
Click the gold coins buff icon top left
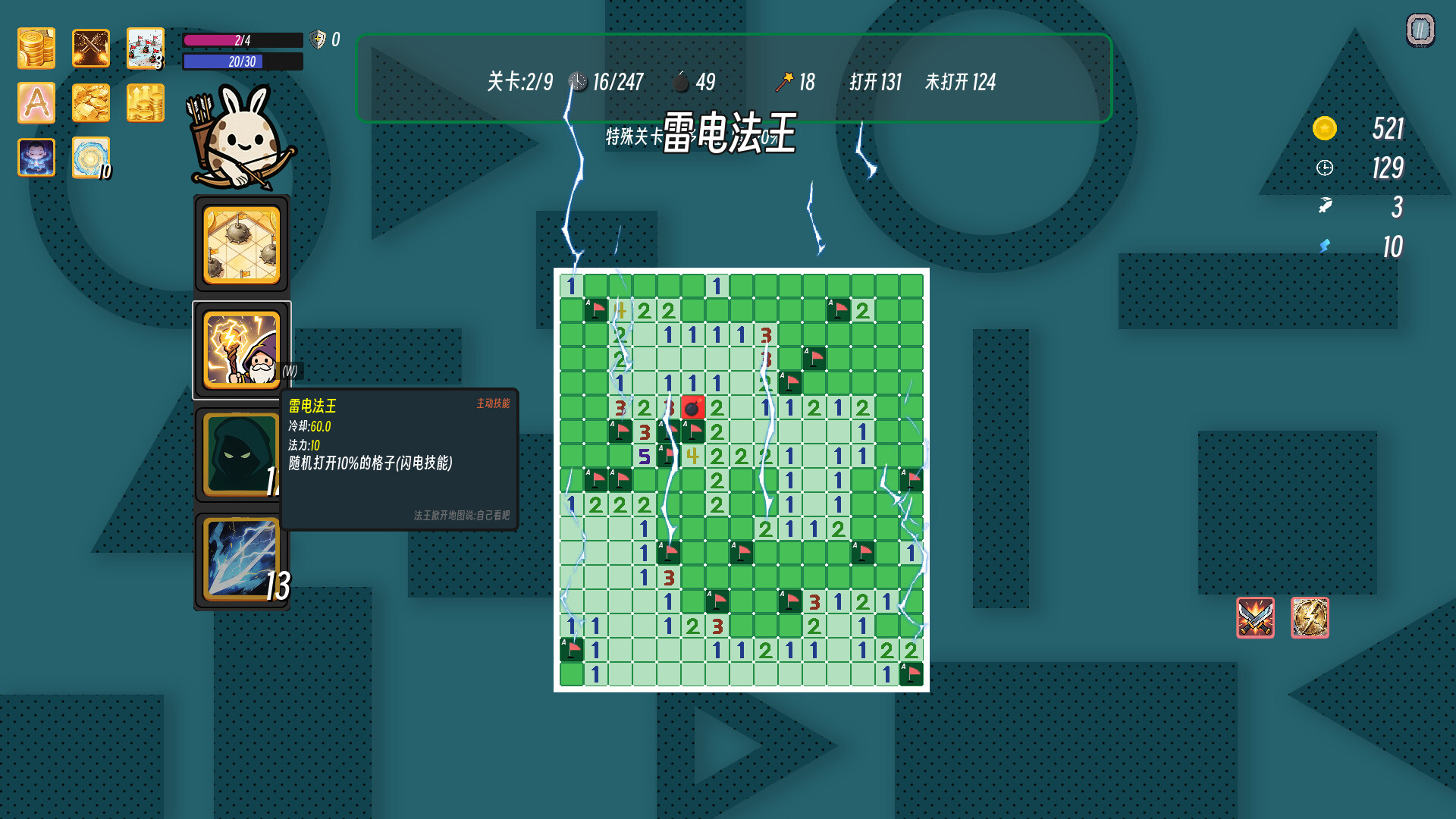[x=36, y=48]
